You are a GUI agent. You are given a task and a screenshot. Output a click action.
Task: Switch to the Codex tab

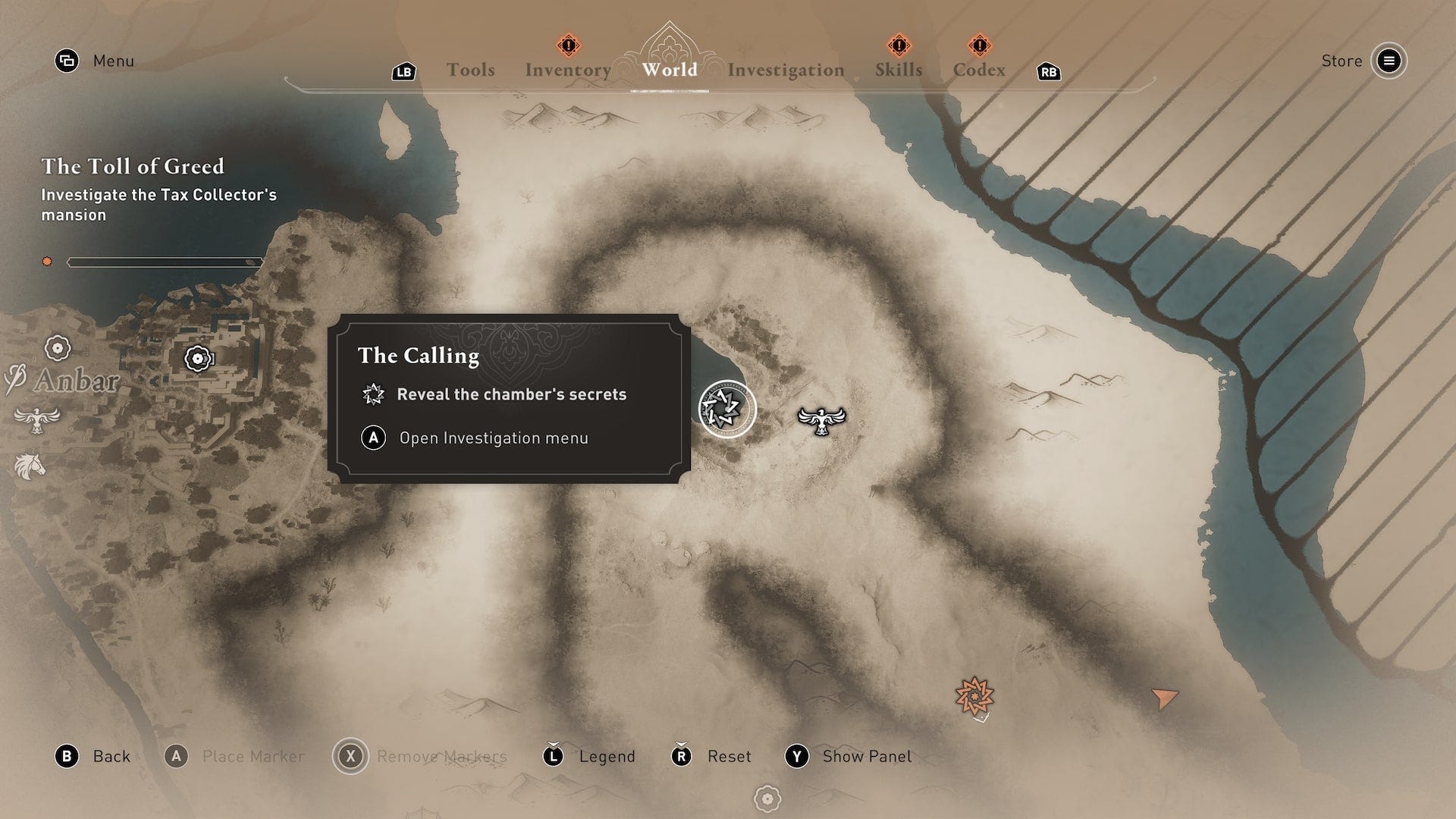pyautogui.click(x=979, y=70)
